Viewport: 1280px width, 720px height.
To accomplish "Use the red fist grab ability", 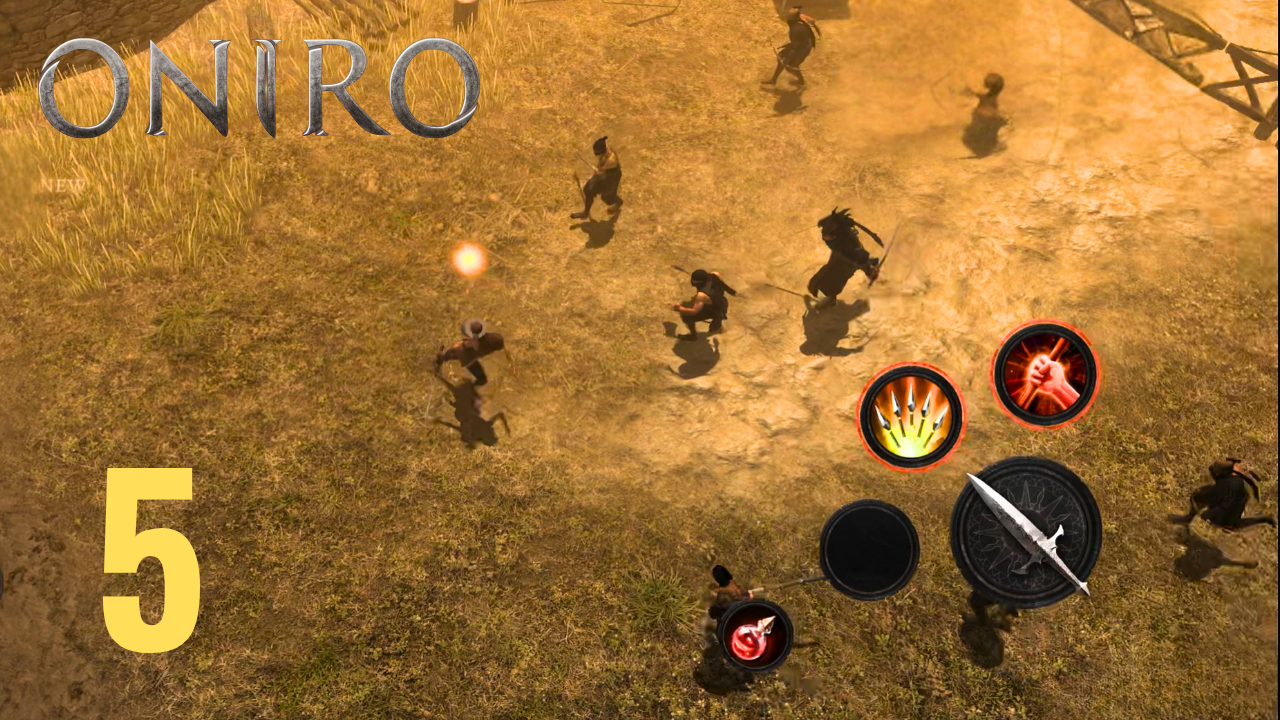I will [x=1045, y=375].
